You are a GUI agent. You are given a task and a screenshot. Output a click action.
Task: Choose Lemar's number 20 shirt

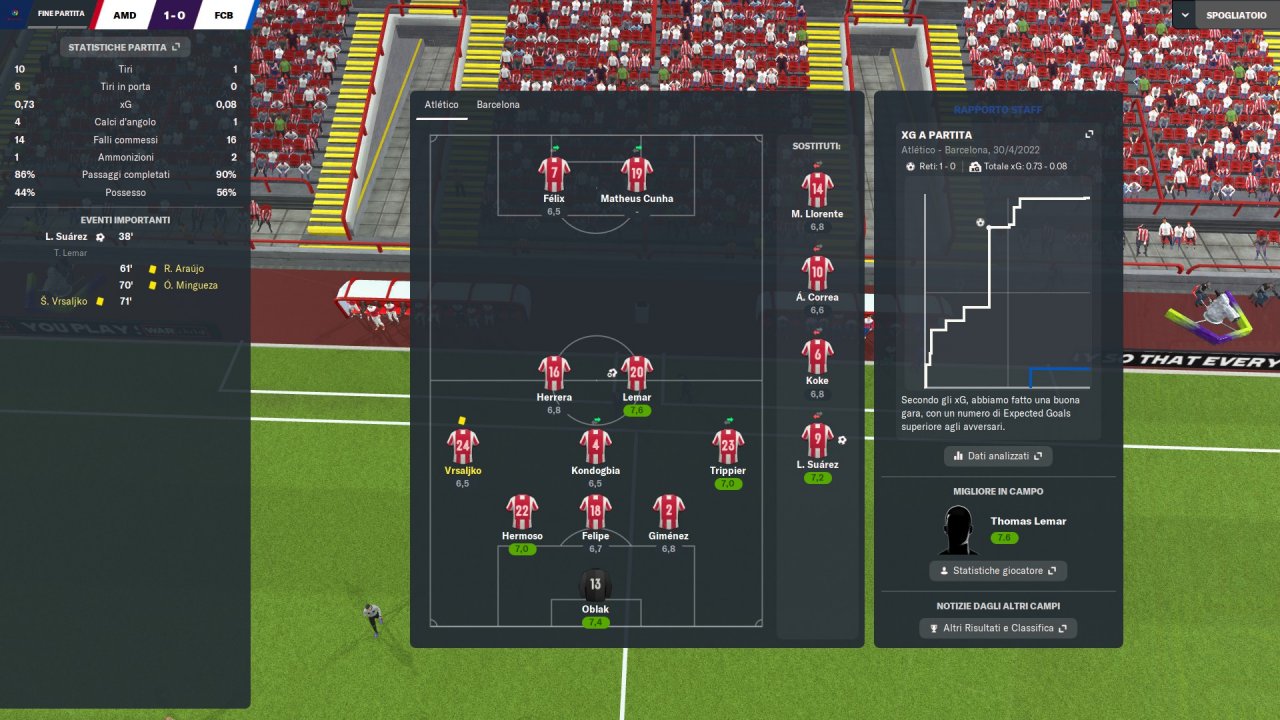[636, 373]
